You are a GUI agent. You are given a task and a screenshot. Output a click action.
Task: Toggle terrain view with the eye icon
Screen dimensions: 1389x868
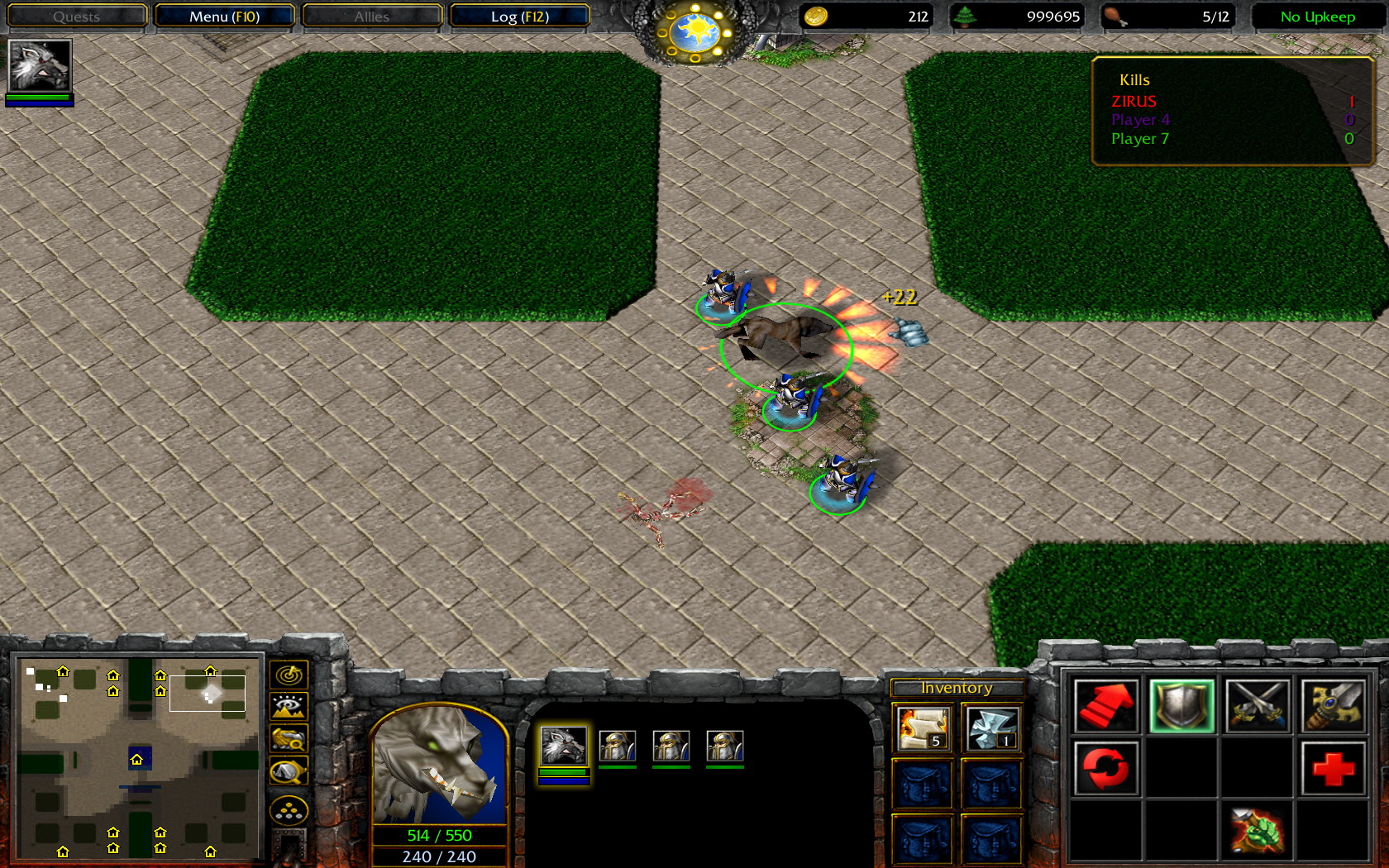pyautogui.click(x=288, y=704)
